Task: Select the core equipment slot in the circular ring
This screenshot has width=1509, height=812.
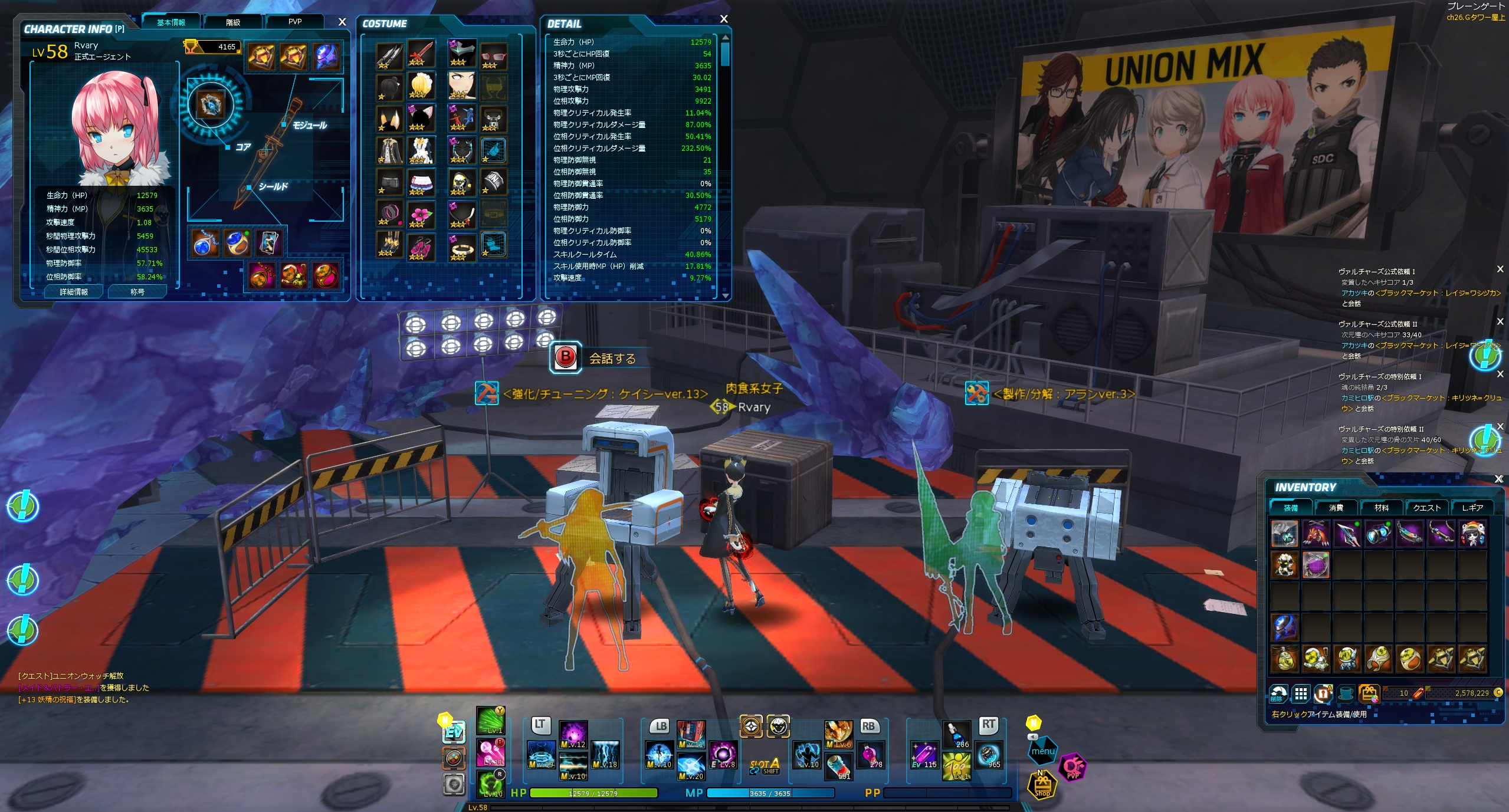Action: pos(210,106)
